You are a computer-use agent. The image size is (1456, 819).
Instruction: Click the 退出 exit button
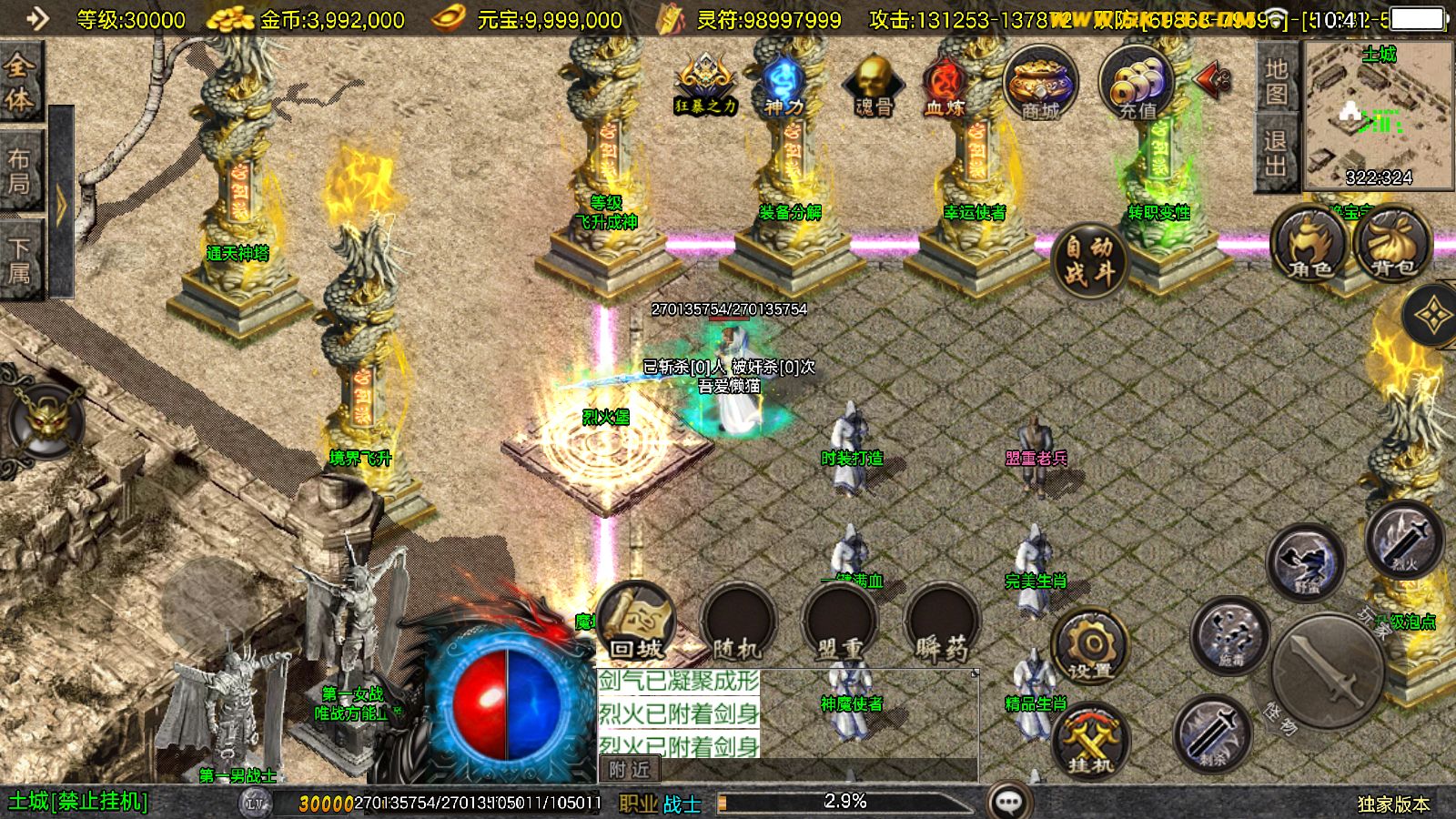point(1276,153)
